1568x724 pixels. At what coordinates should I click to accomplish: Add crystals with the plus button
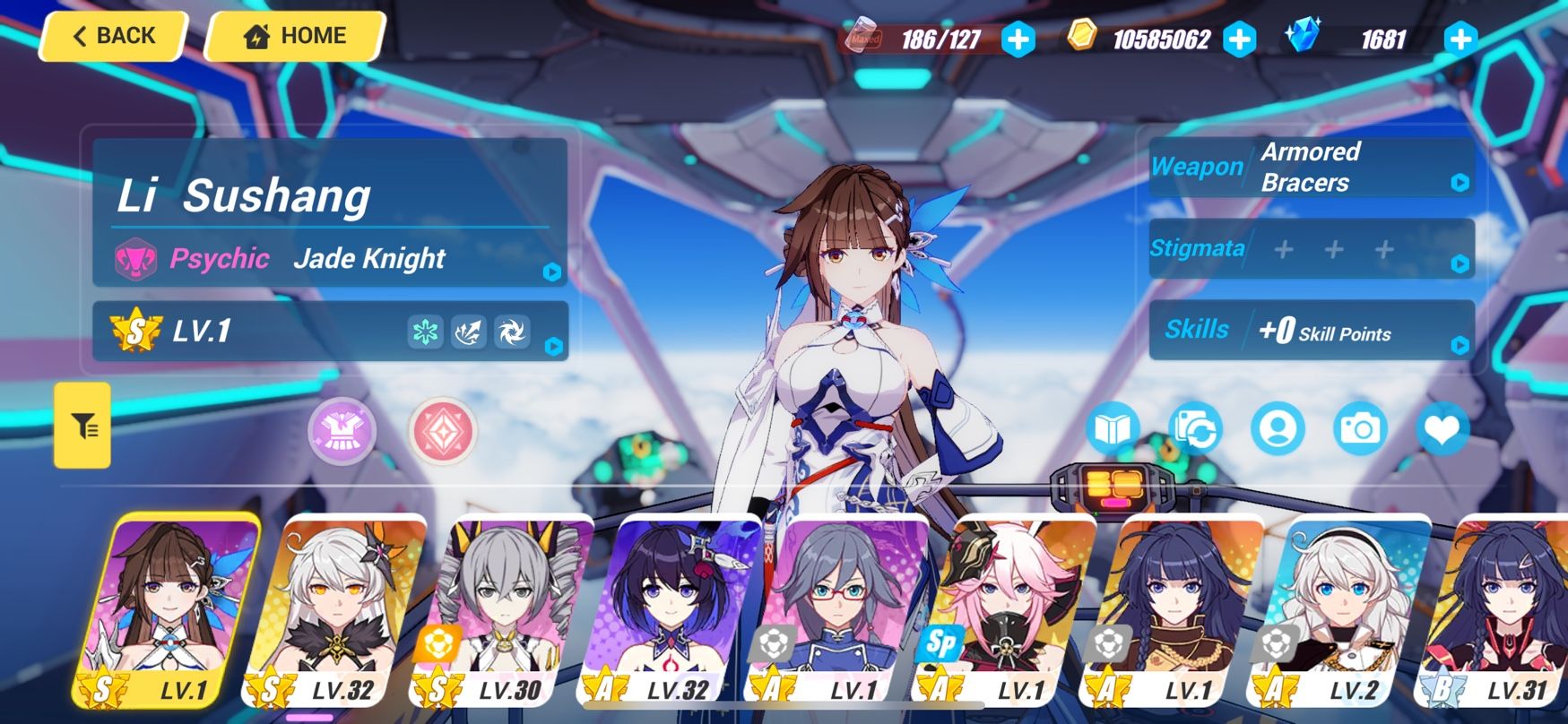click(x=1461, y=39)
